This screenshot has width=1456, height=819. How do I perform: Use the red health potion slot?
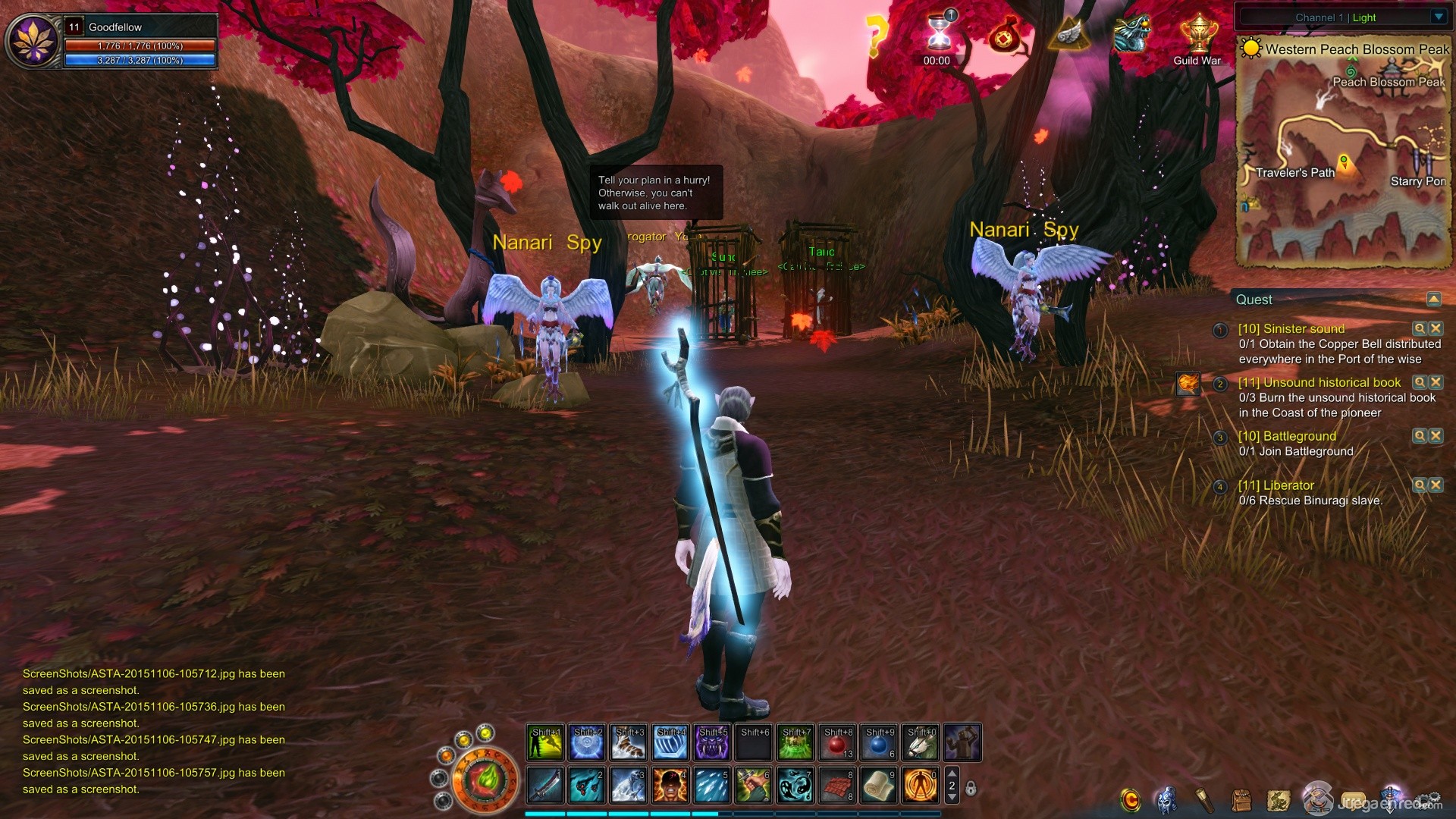pyautogui.click(x=837, y=743)
